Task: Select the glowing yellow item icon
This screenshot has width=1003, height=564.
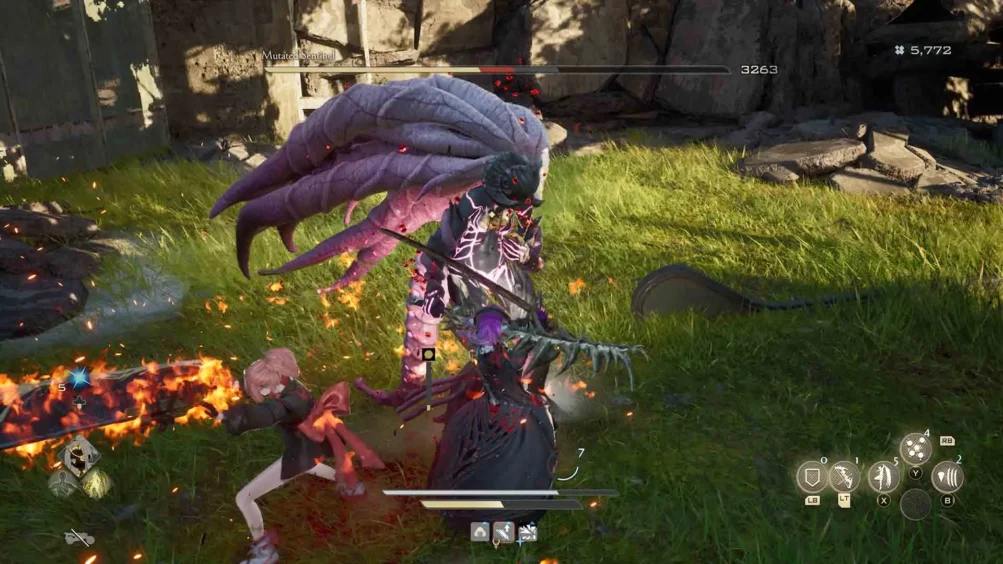Action: click(96, 484)
